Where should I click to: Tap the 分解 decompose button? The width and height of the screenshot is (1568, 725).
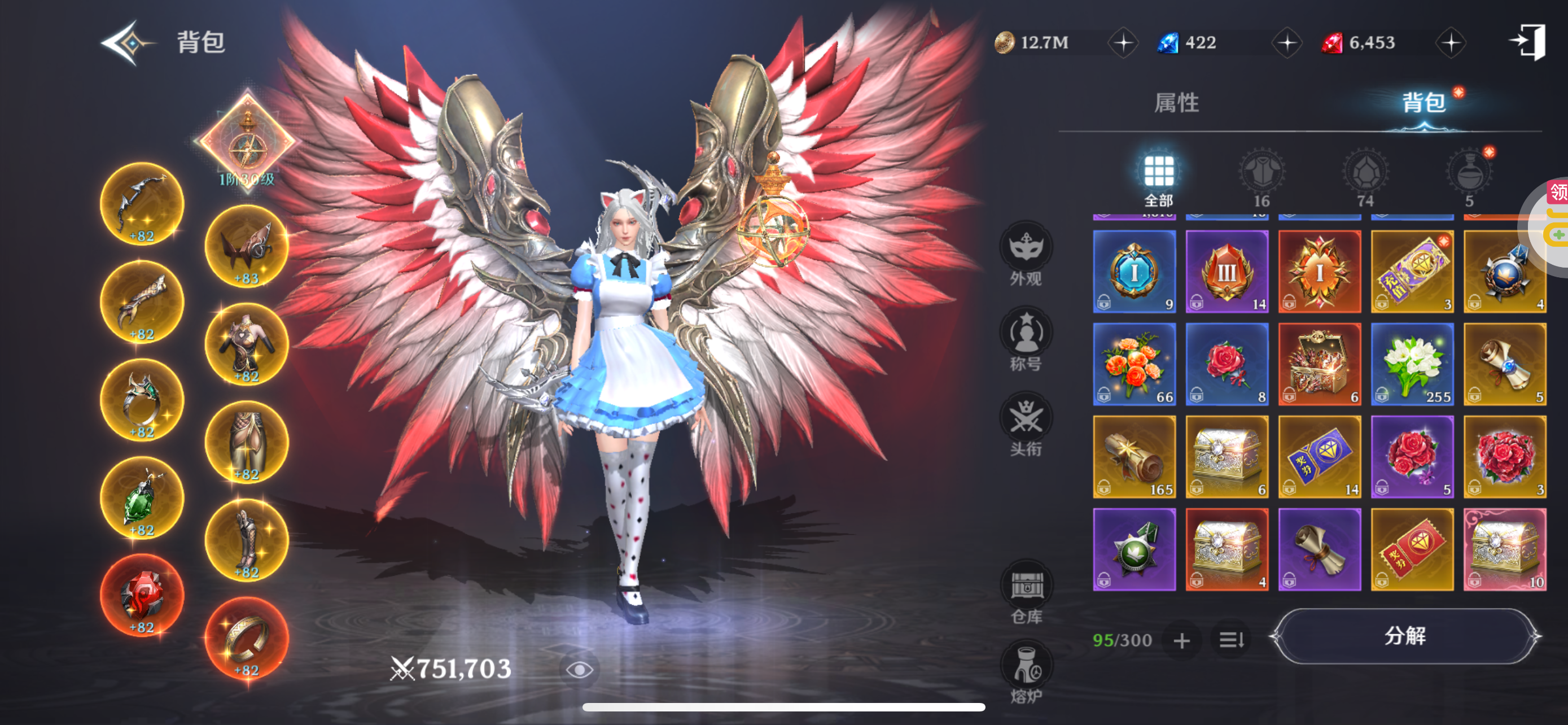click(x=1404, y=636)
